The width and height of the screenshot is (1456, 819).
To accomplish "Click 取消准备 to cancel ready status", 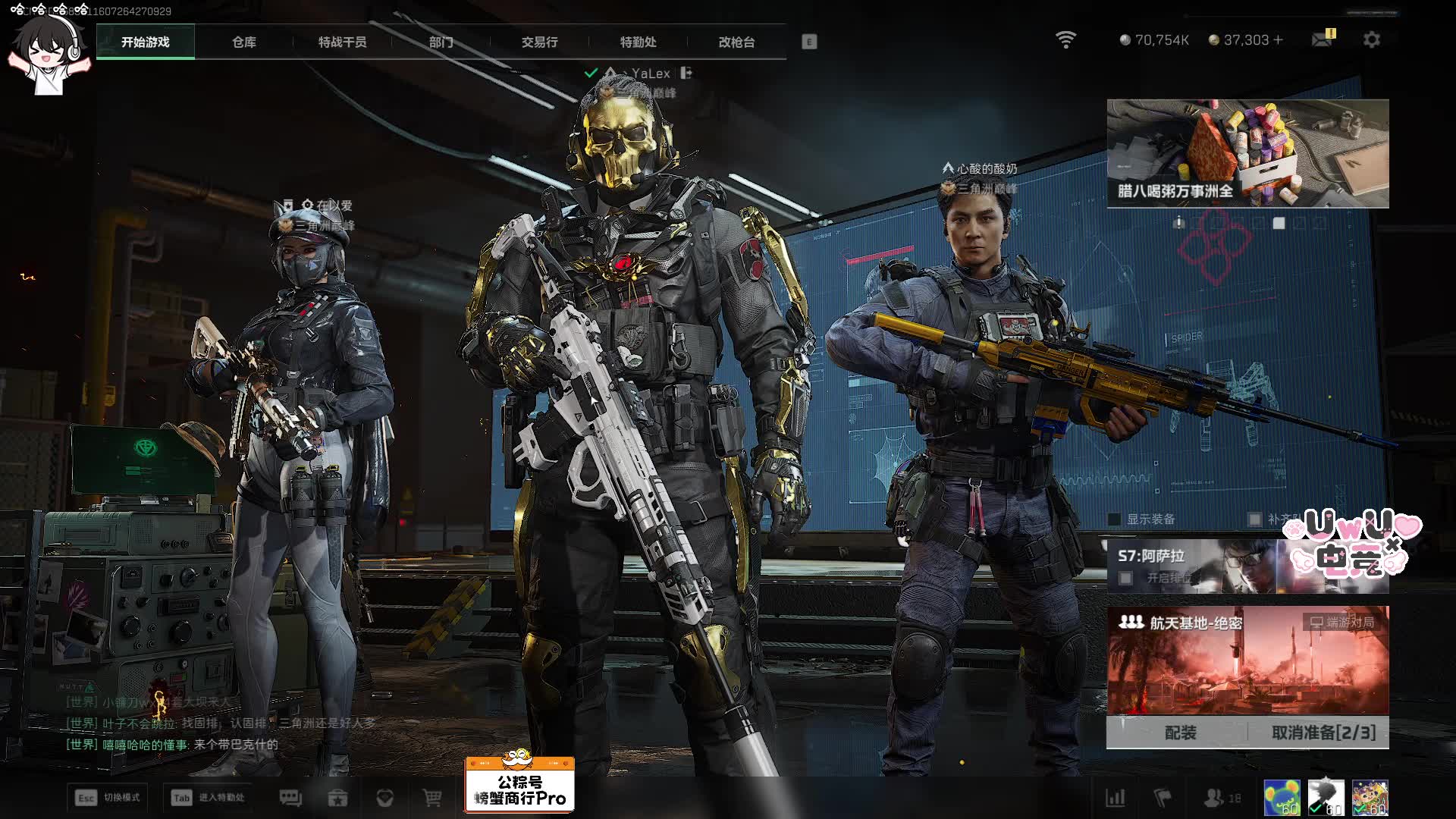I will coord(1323,733).
